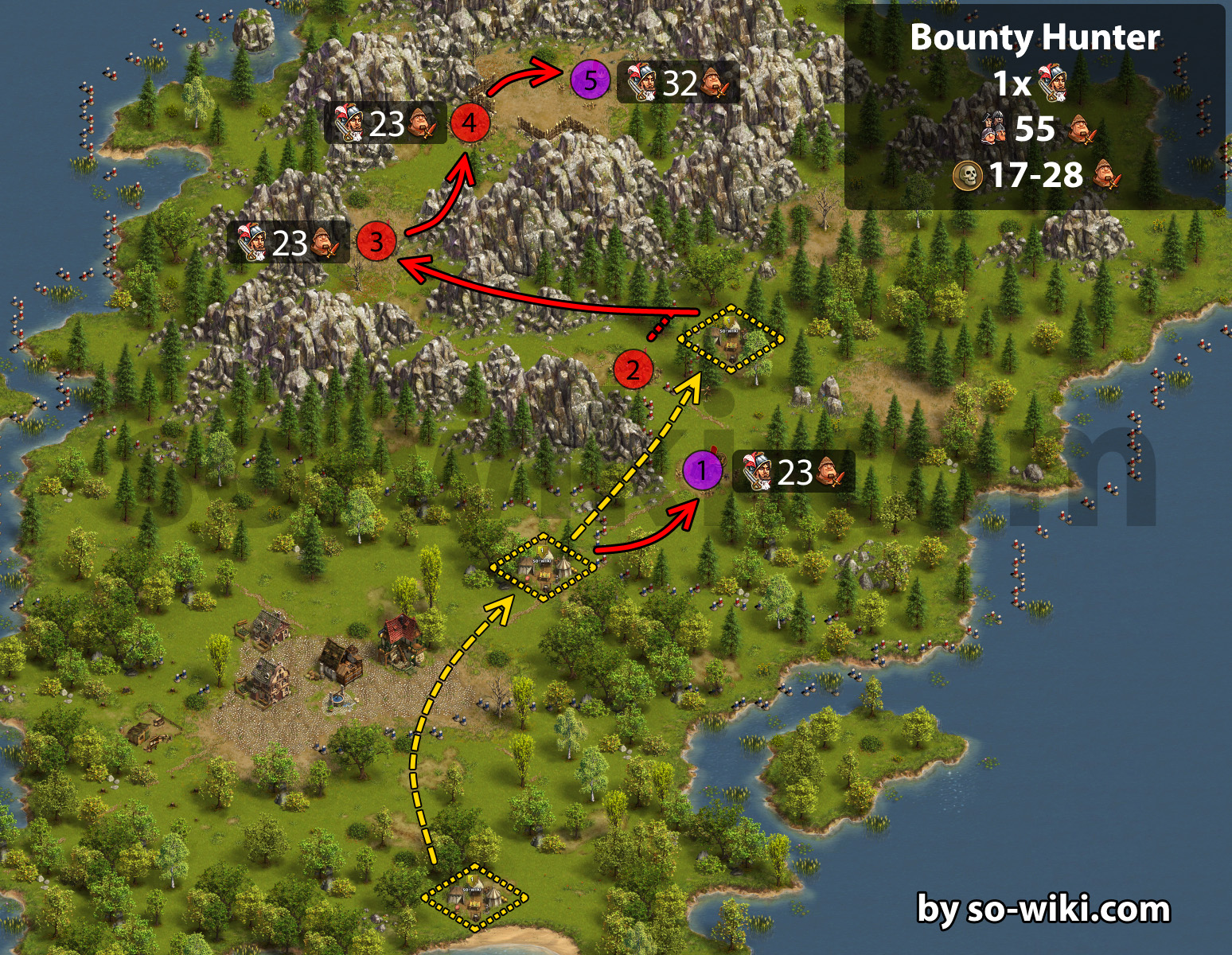Choose red camp marker number 3
The height and width of the screenshot is (955, 1232).
coord(376,241)
